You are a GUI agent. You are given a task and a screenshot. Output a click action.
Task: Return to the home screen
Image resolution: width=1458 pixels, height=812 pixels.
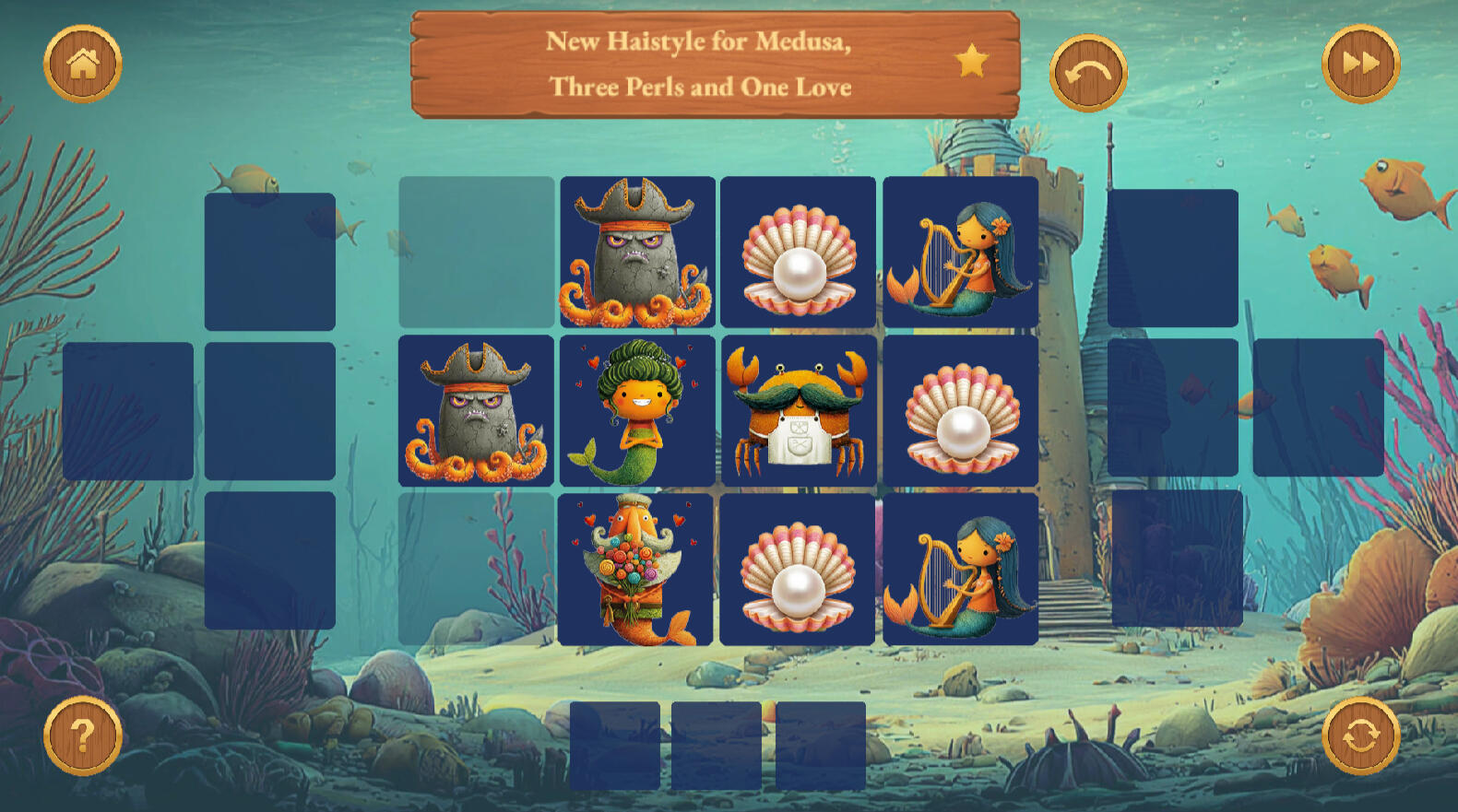83,64
